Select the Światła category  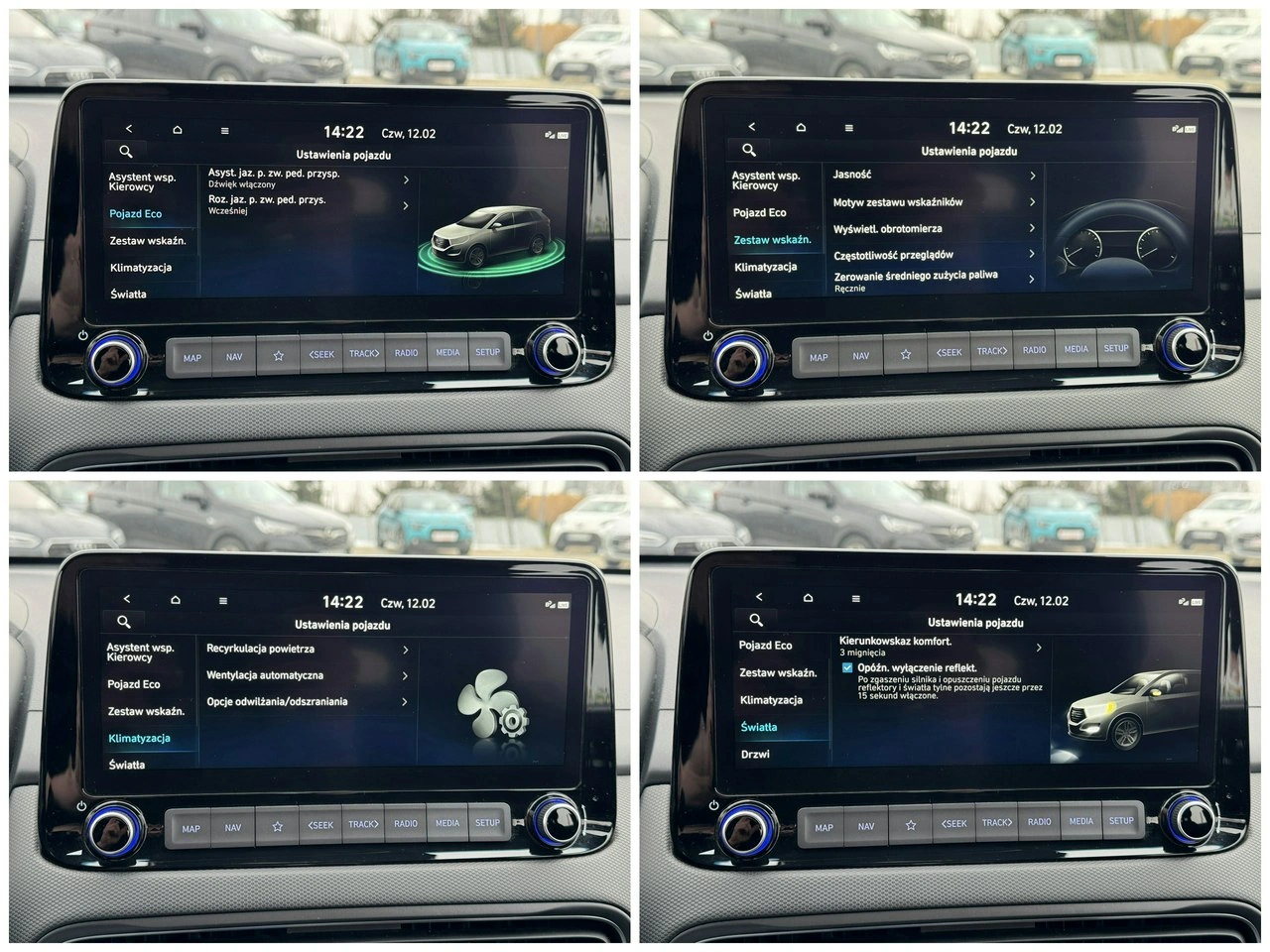click(760, 727)
